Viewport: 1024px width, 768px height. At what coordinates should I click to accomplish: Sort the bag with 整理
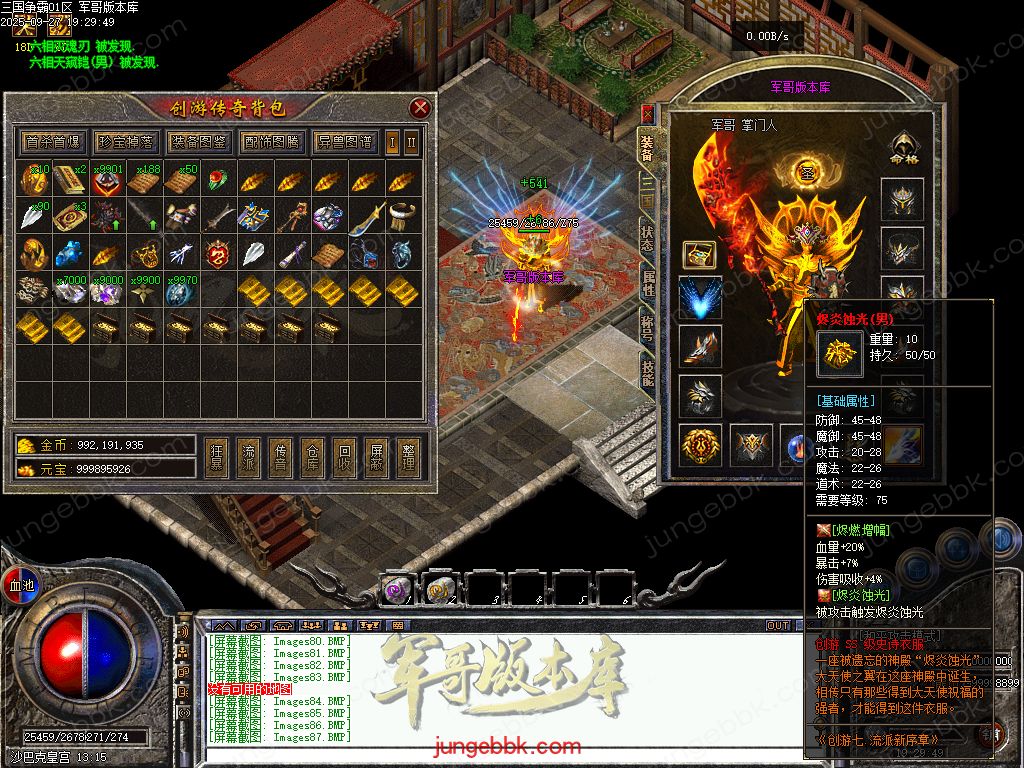tap(407, 458)
